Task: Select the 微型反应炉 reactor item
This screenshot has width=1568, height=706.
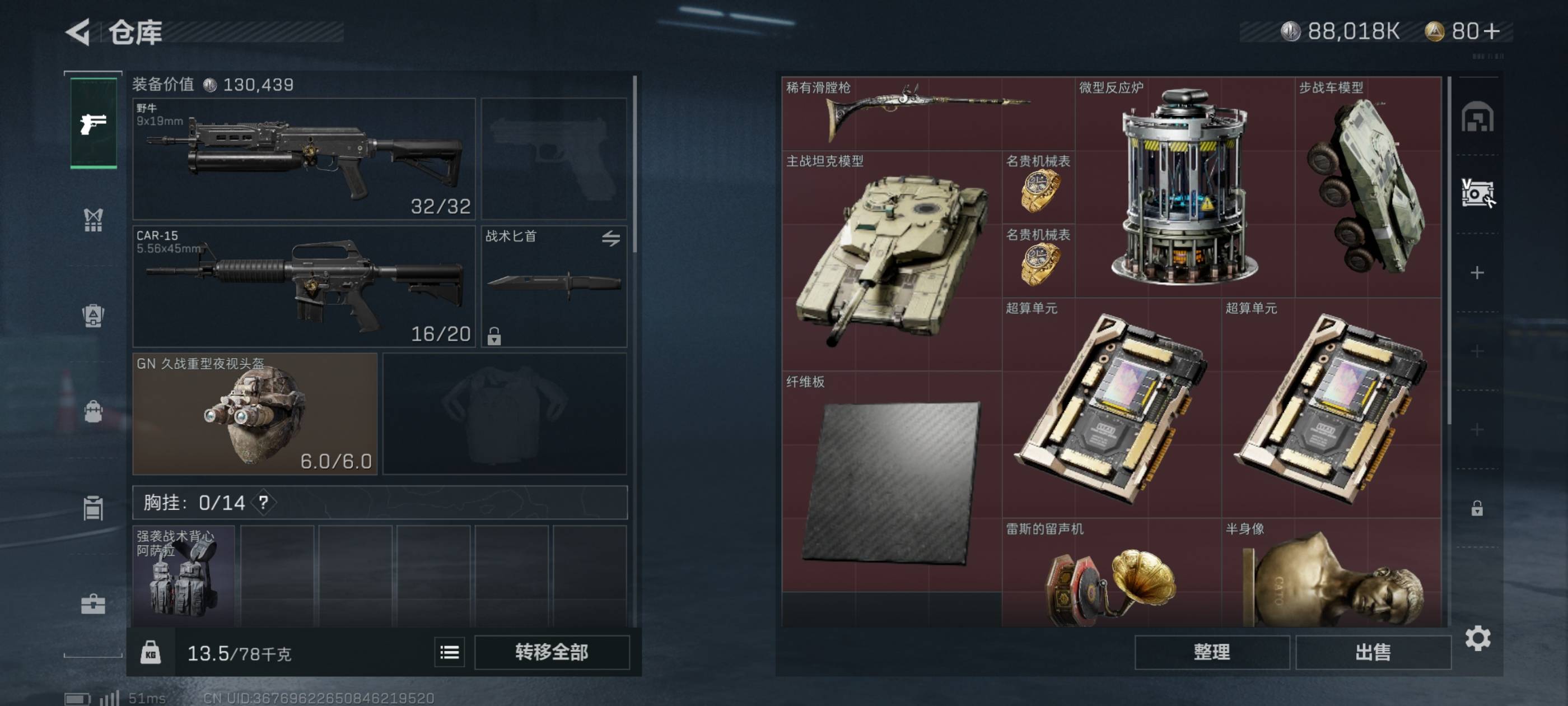Action: [x=1184, y=187]
